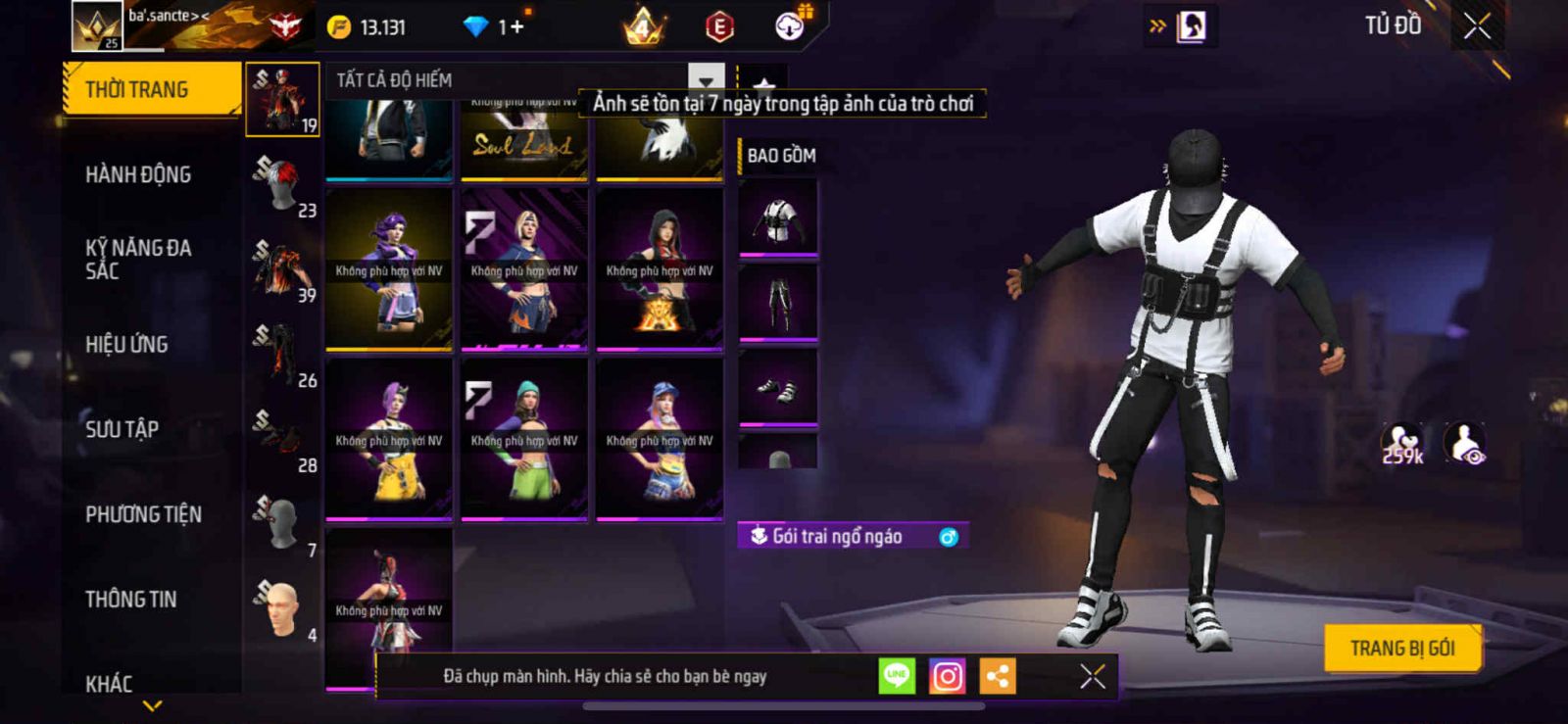Go to the SƯU TẬP tab
This screenshot has width=1568, height=724.
coord(122,429)
